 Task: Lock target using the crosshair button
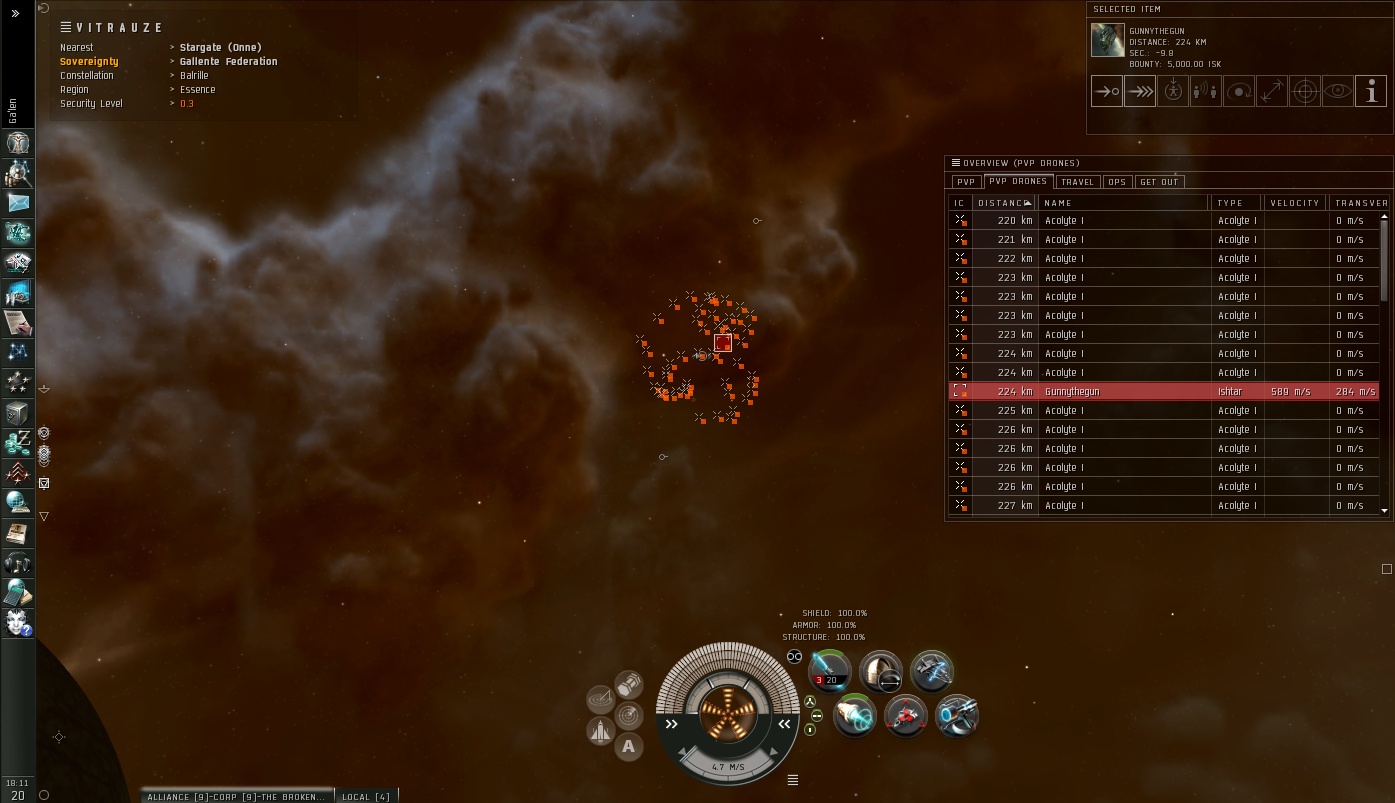coord(1305,92)
